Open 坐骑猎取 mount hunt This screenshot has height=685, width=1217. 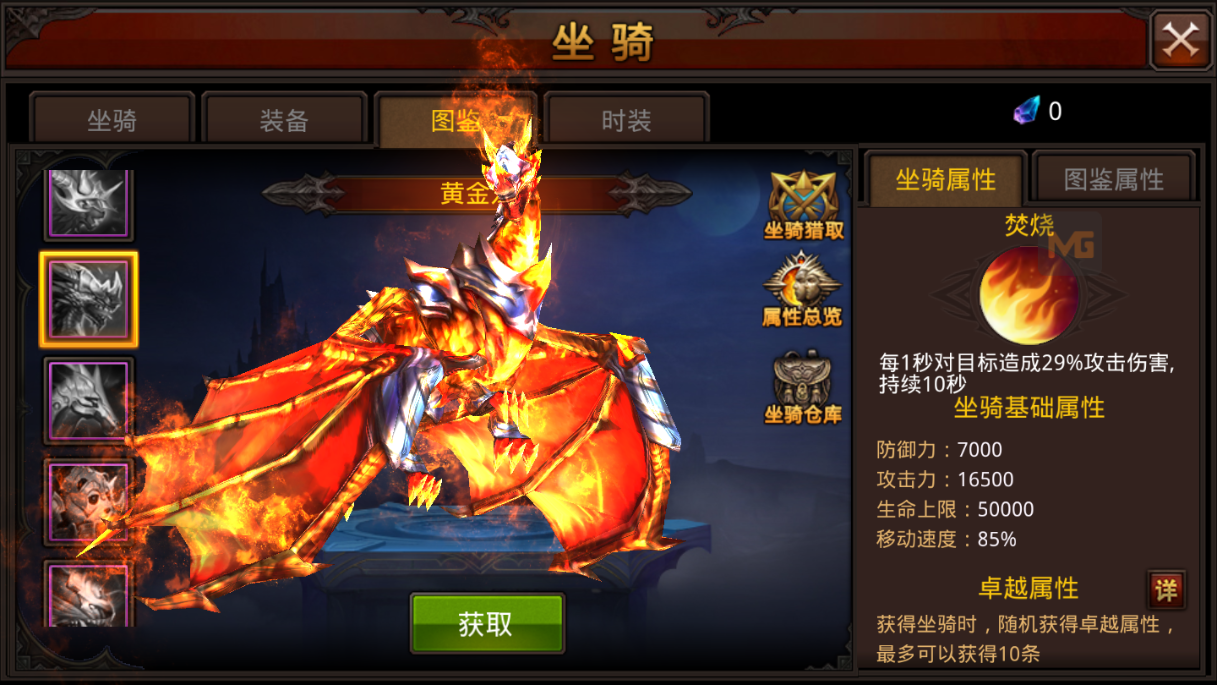click(803, 205)
